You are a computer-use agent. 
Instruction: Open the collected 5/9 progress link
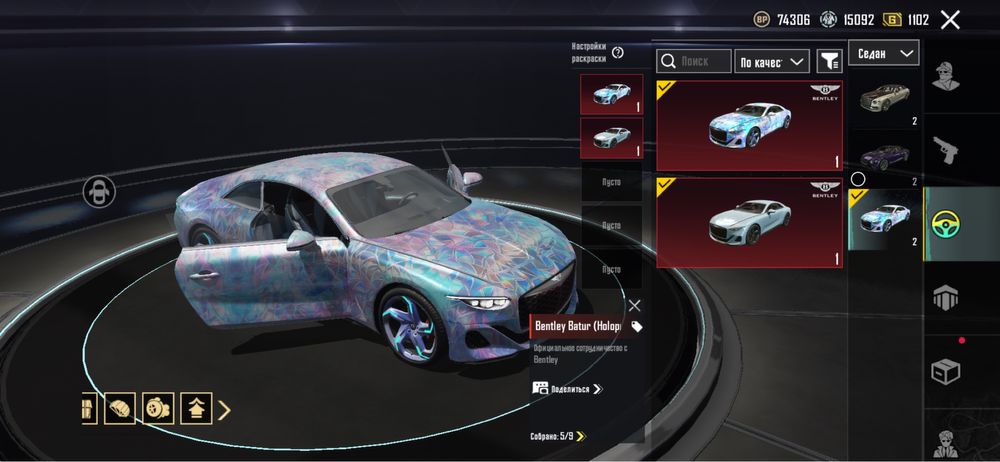(x=558, y=436)
